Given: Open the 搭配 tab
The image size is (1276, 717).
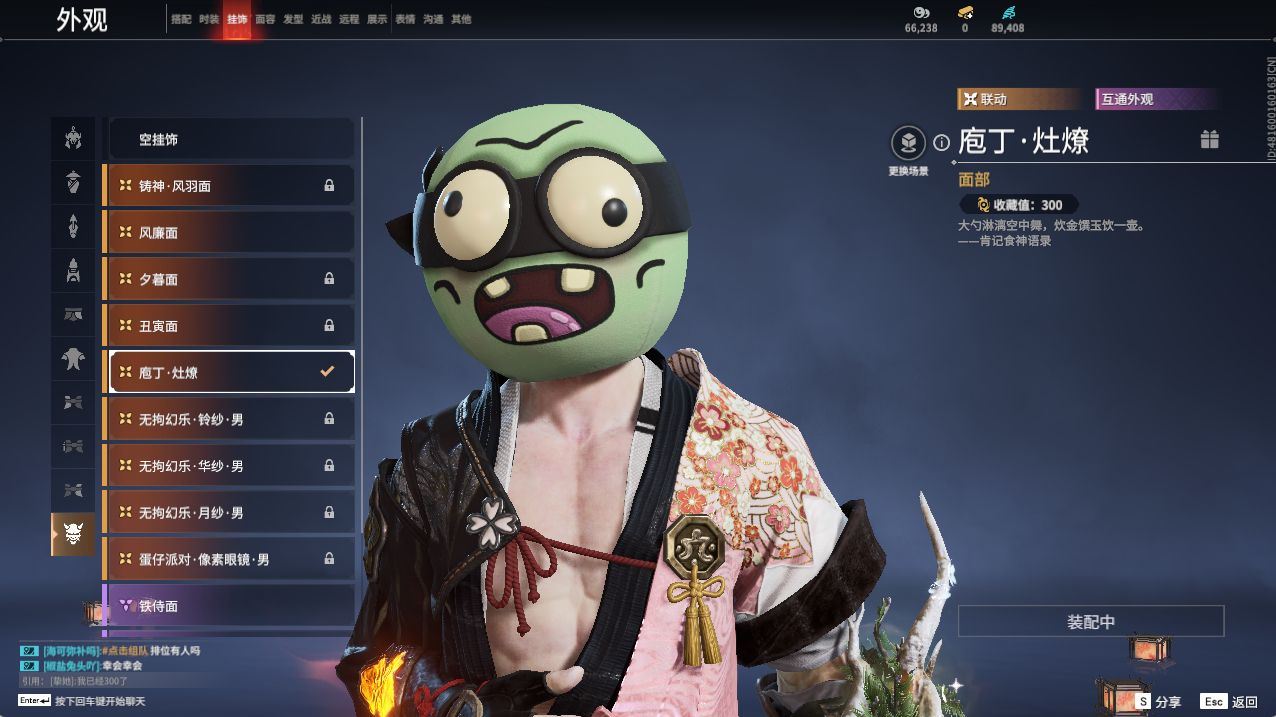Looking at the screenshot, I should pos(181,19).
